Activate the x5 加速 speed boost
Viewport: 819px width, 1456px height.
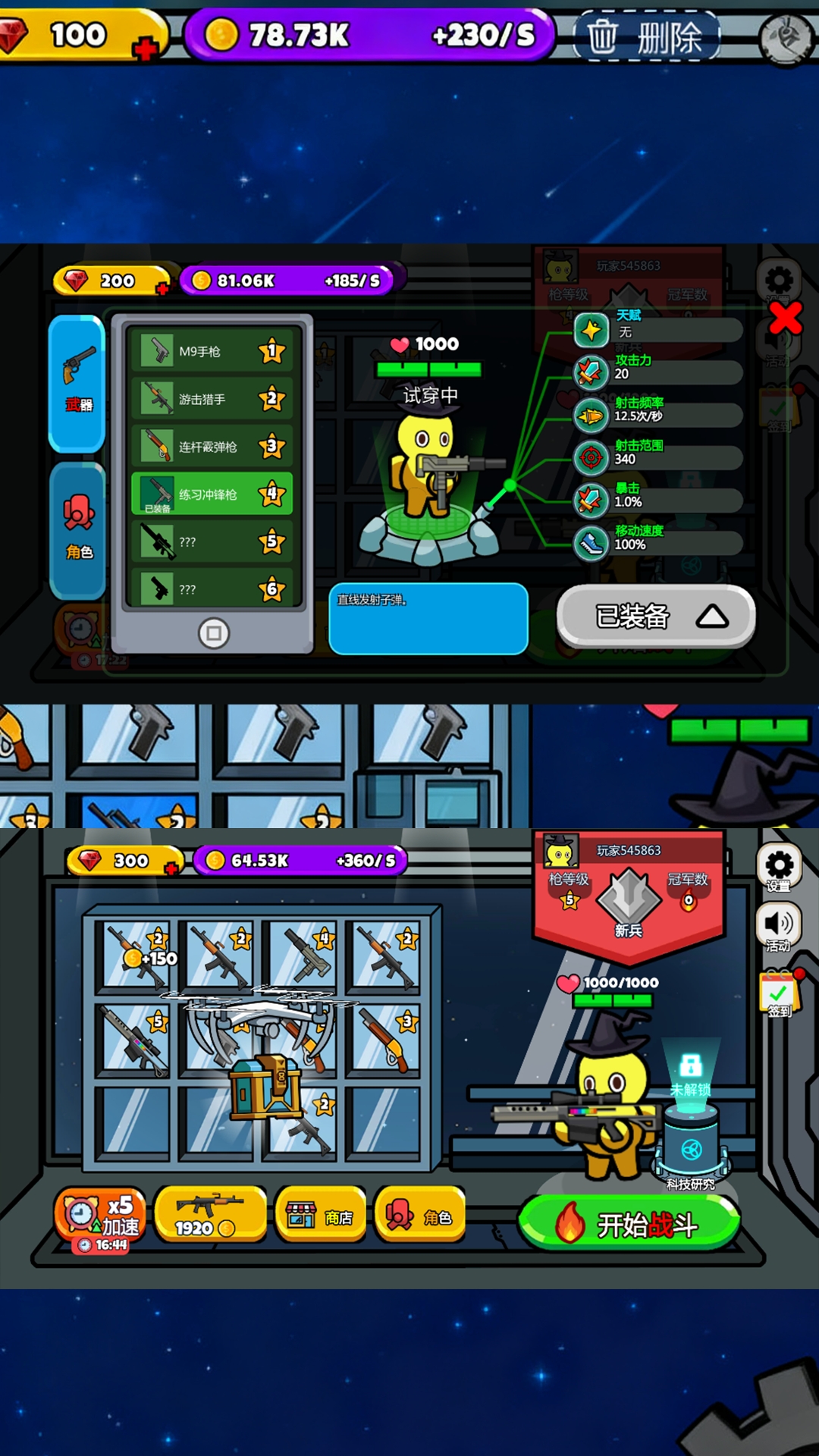(100, 1216)
